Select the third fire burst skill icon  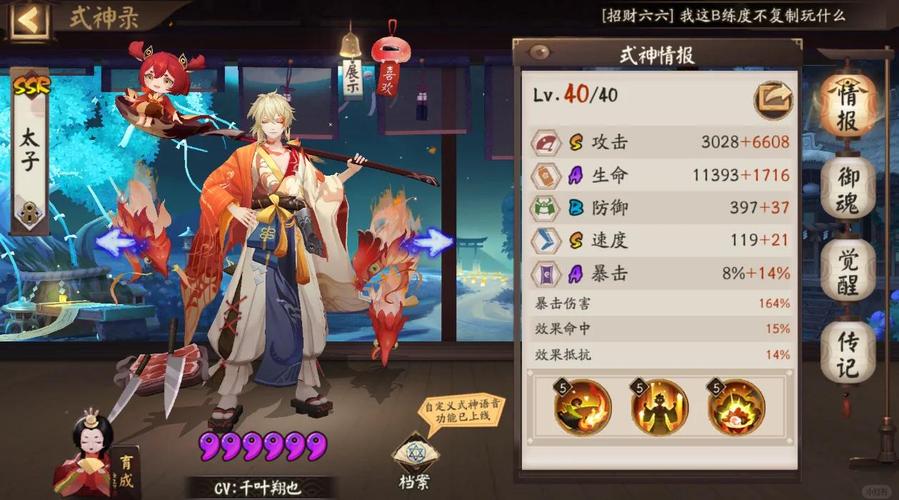click(735, 406)
